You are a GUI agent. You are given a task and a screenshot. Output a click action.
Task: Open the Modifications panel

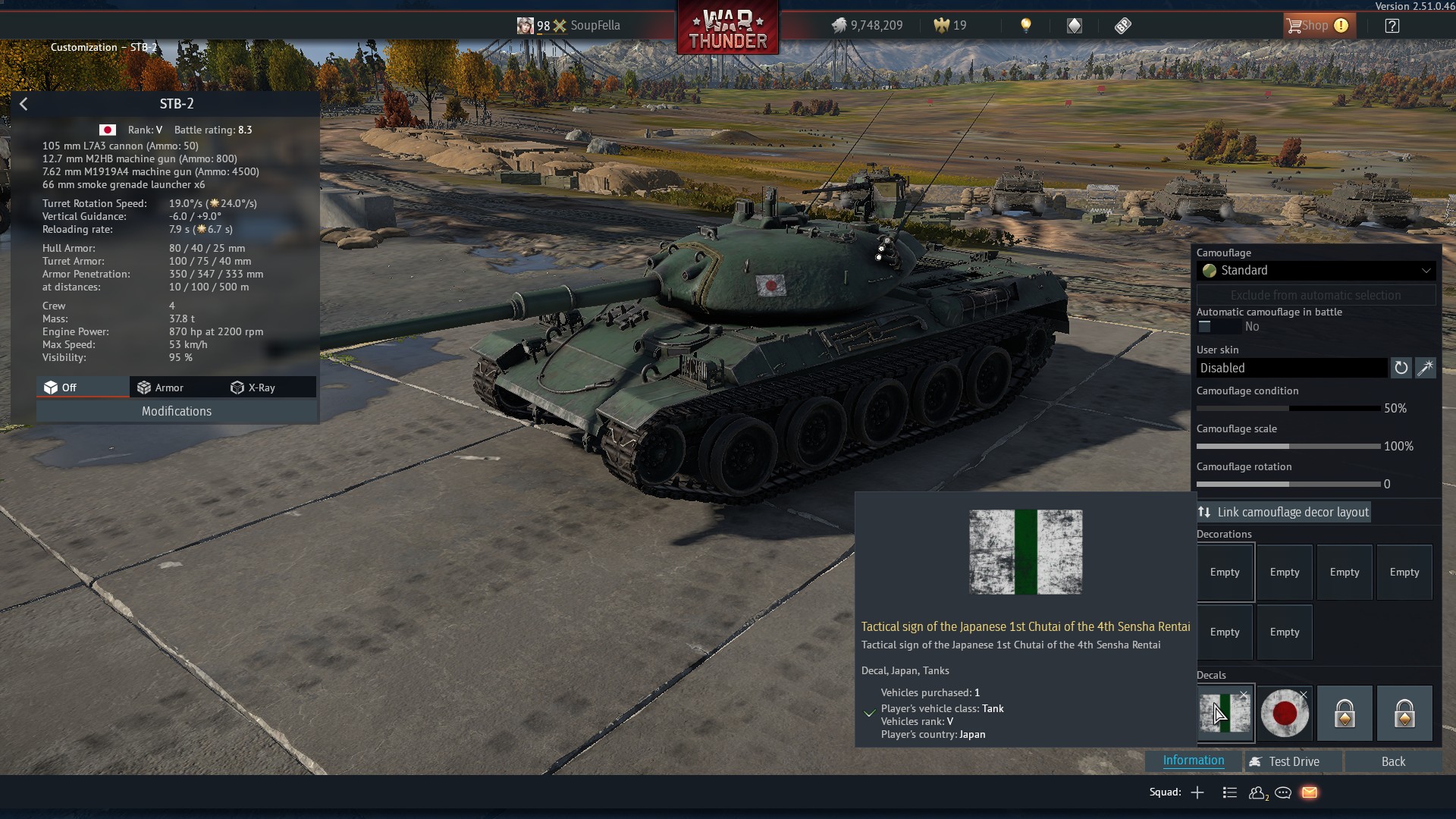pos(176,411)
